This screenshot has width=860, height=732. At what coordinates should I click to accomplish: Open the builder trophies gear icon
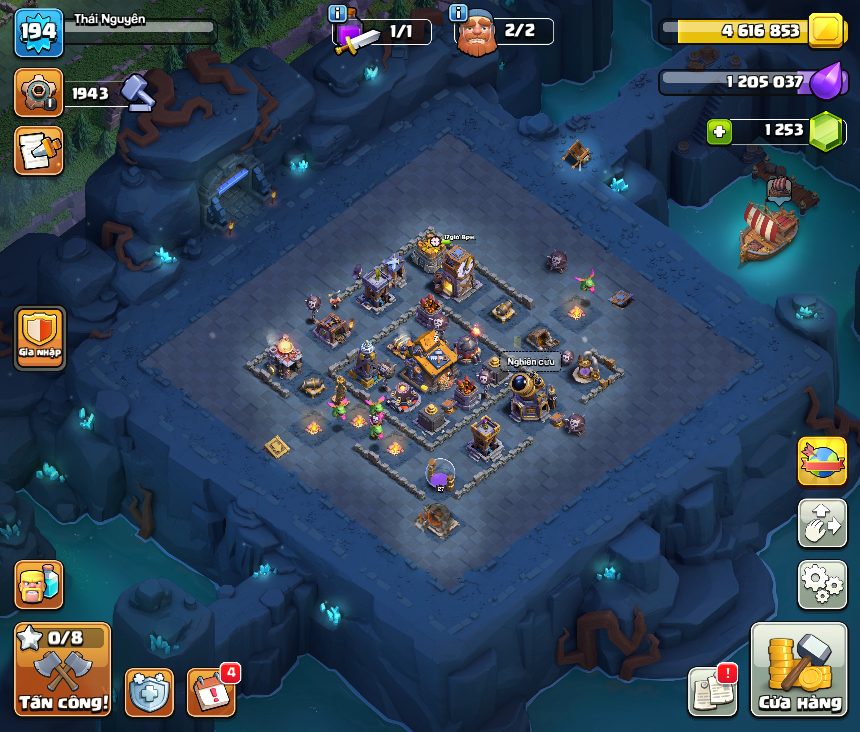tap(39, 94)
